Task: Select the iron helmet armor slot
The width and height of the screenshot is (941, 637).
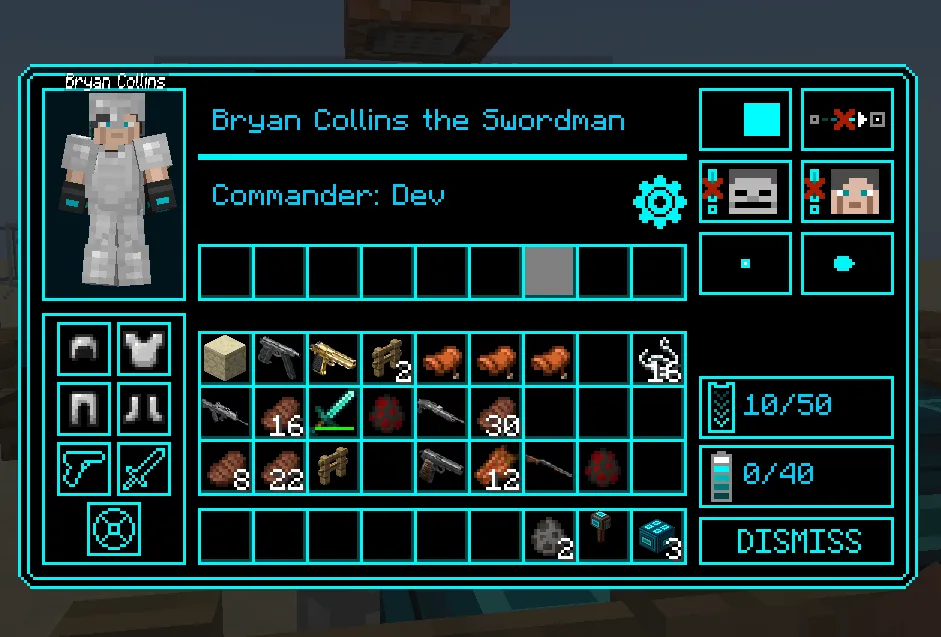Action: click(84, 348)
